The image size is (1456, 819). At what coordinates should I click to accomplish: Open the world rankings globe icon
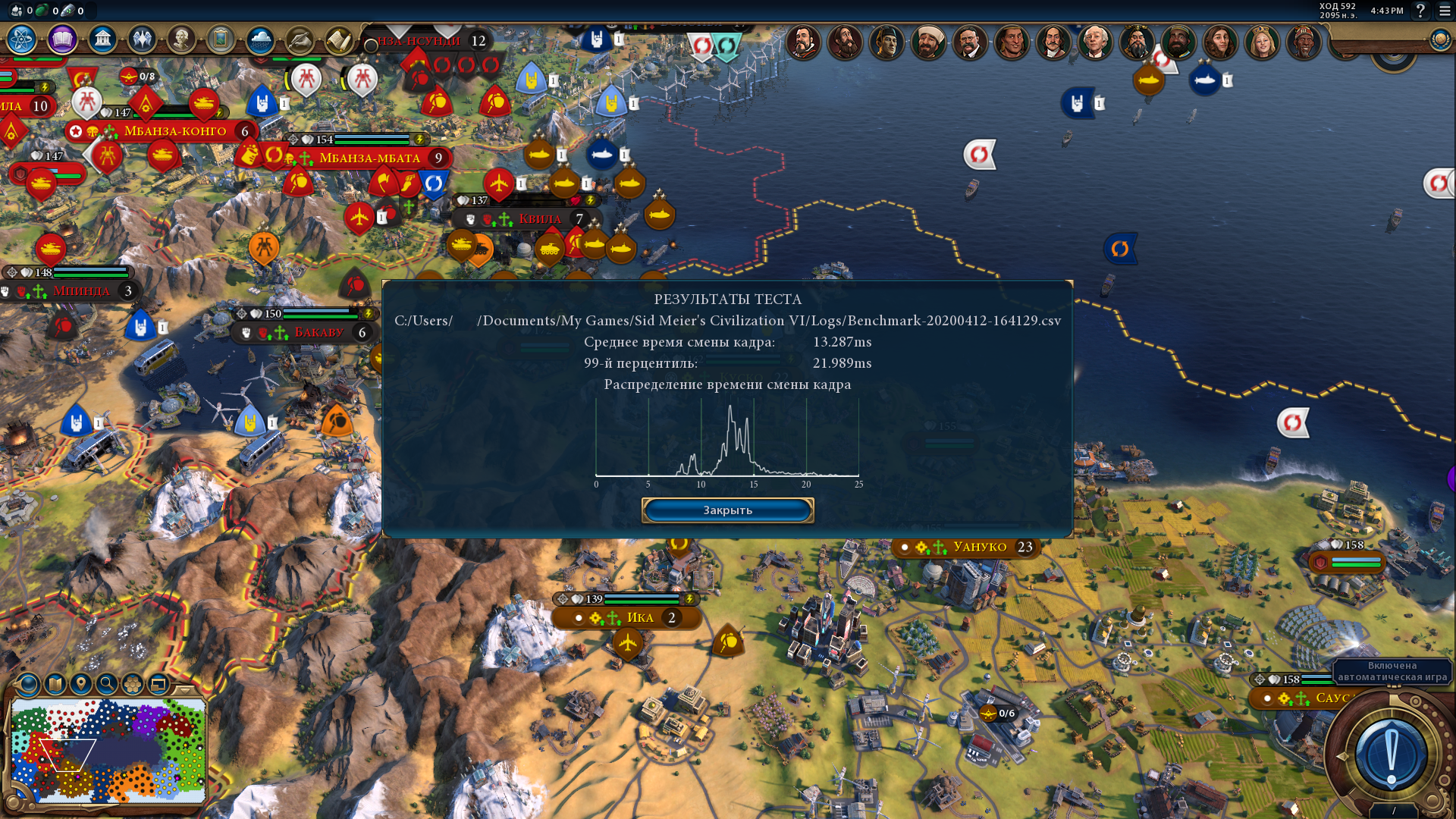(1440, 40)
